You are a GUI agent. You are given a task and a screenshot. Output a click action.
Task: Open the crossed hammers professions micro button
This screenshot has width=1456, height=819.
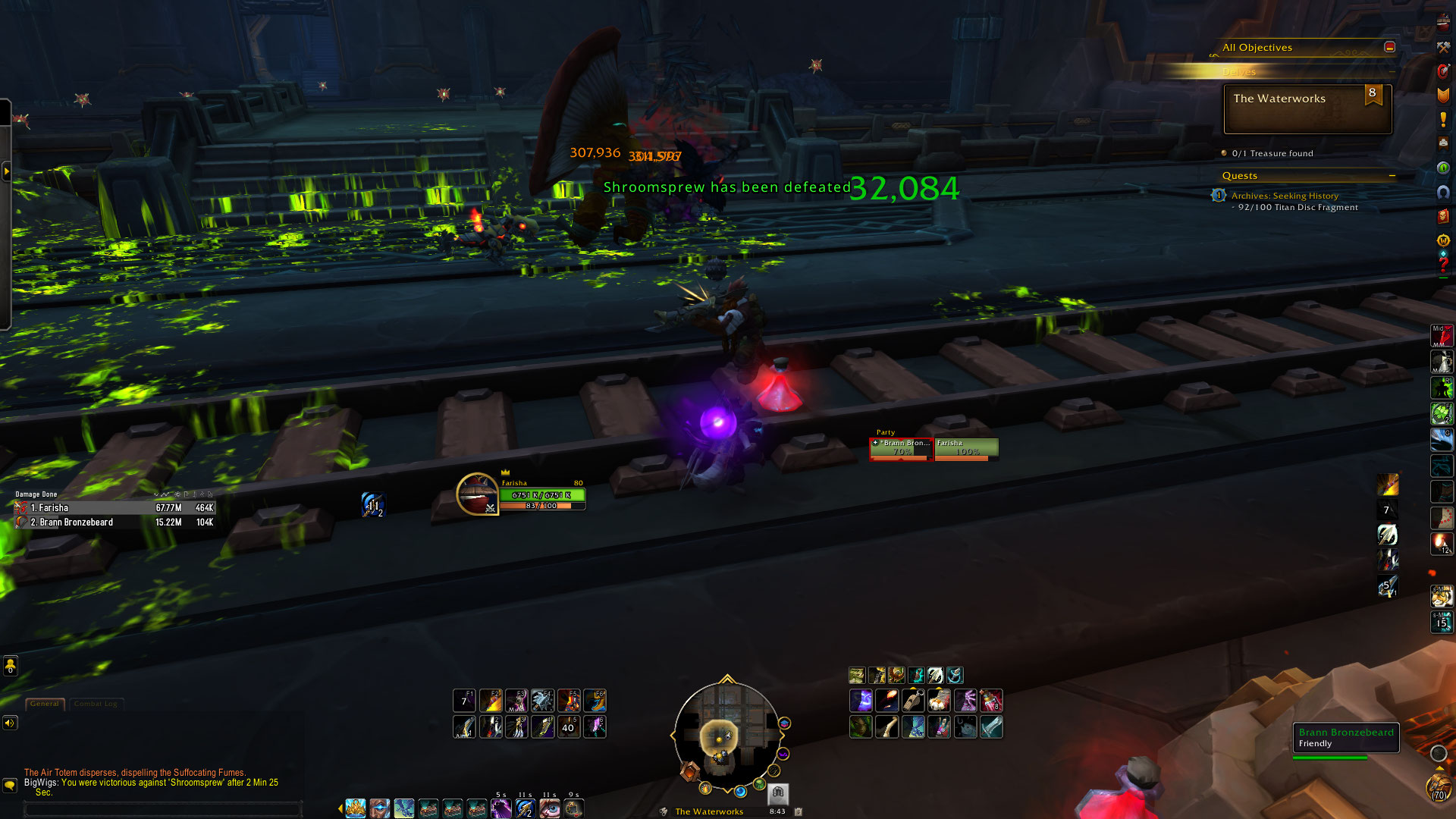[x=1443, y=47]
